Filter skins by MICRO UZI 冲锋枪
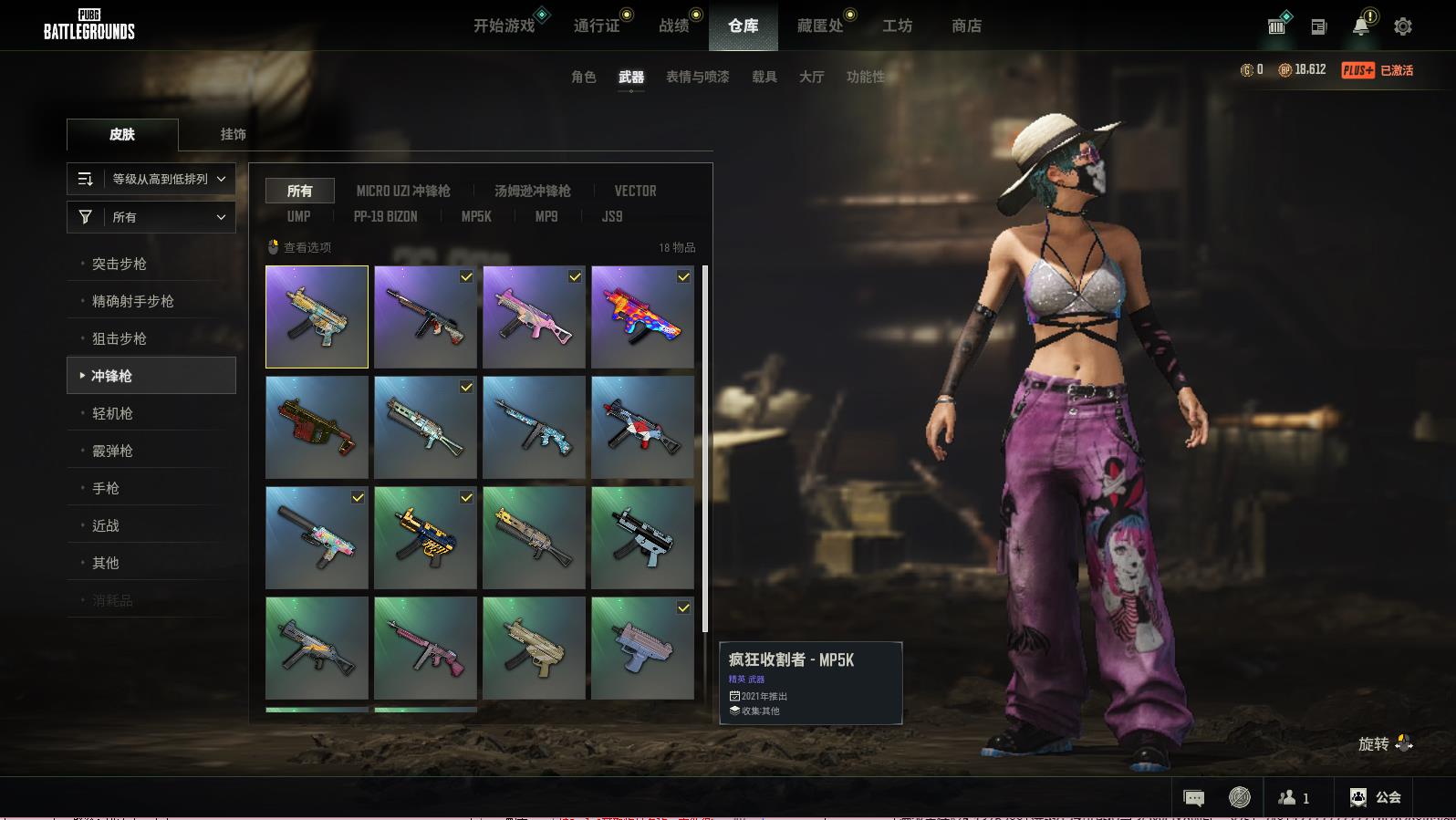The height and width of the screenshot is (820, 1456). tap(403, 191)
